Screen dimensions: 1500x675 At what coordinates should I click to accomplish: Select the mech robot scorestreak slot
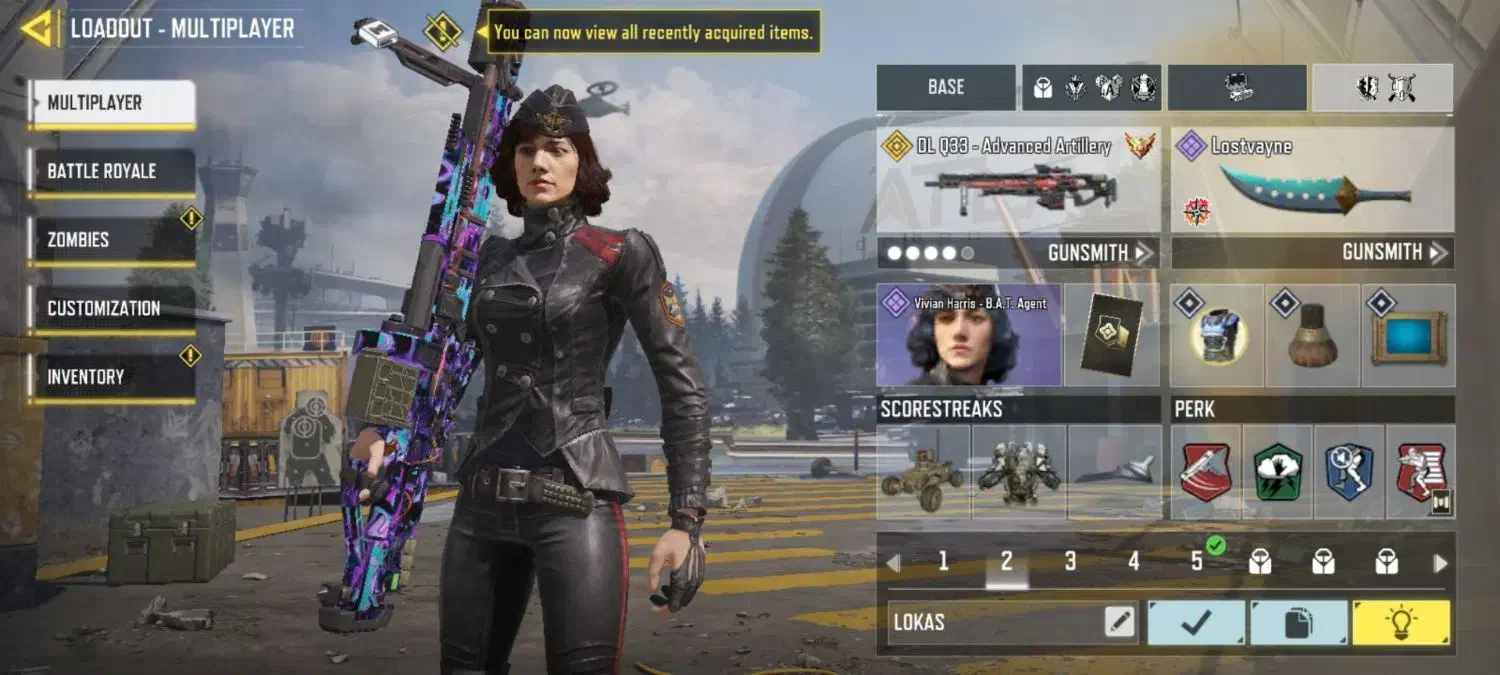(x=1018, y=472)
